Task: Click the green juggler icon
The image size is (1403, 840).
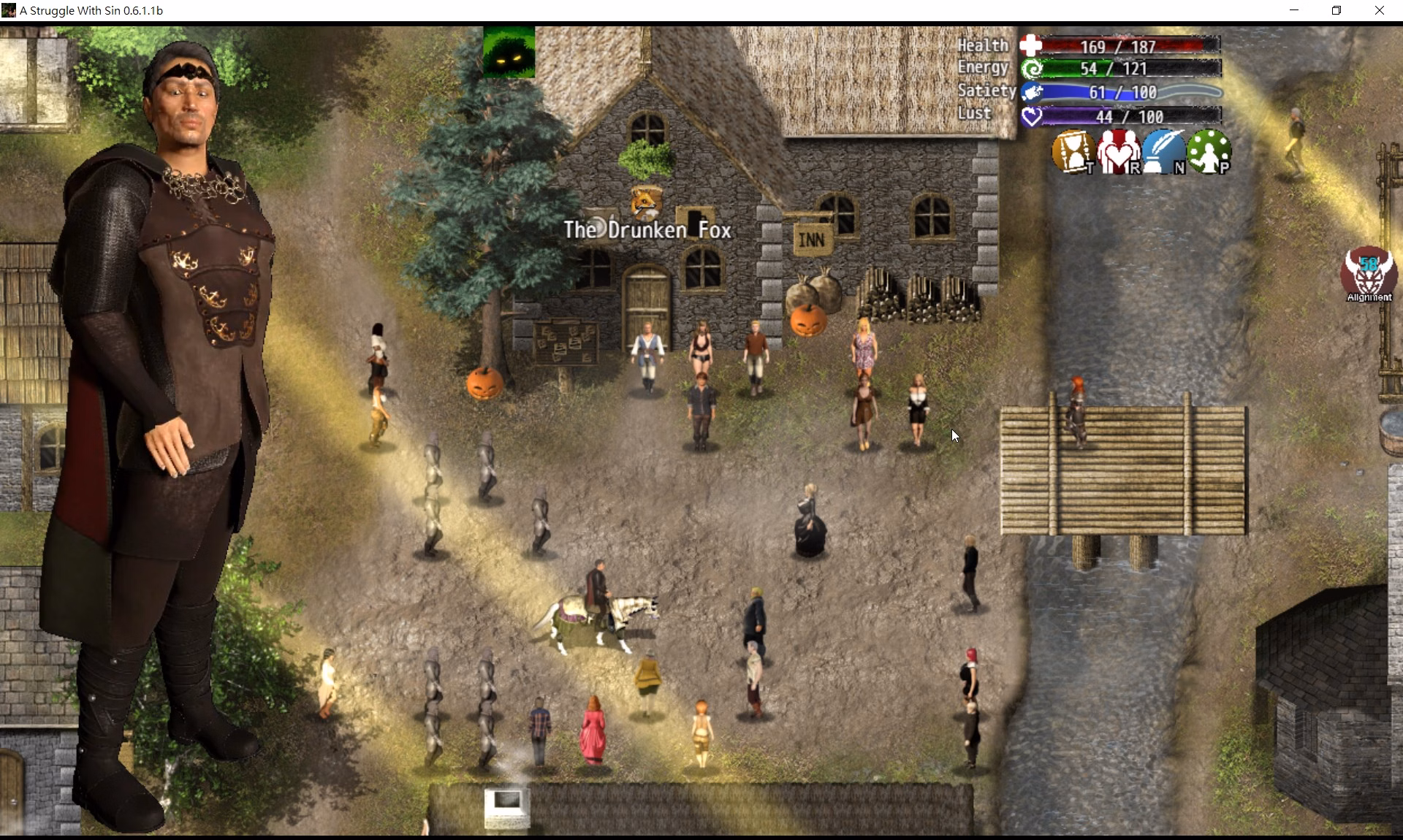Action: [1209, 152]
